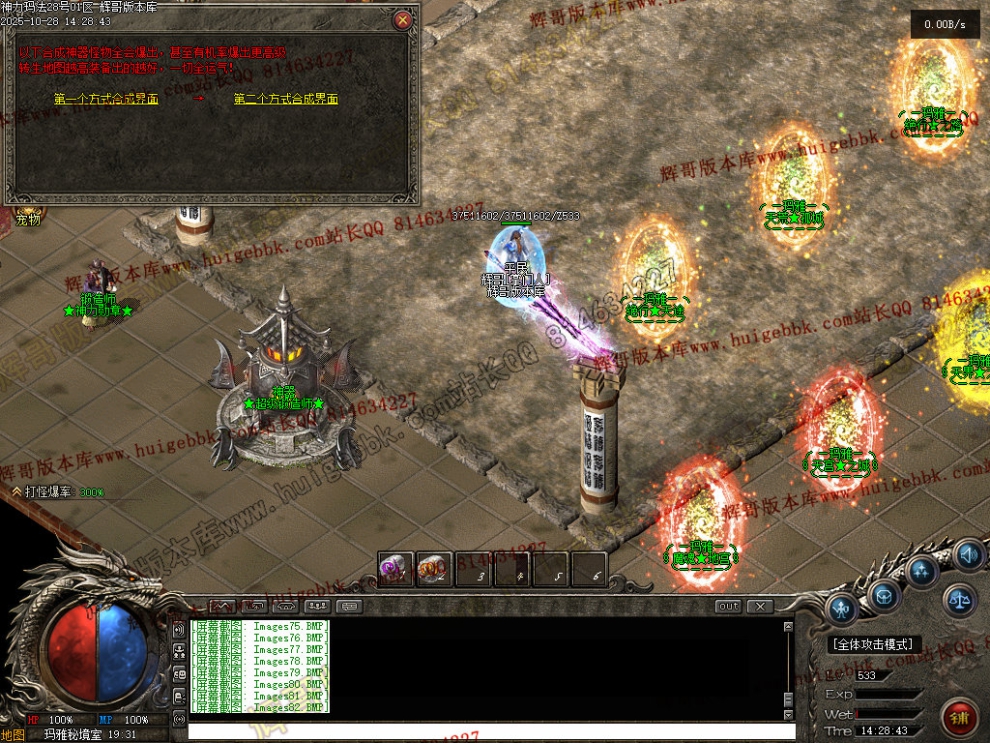990x743 pixels.
Task: Expand the 打怪爆率 drop rate panel
Action: 16,492
